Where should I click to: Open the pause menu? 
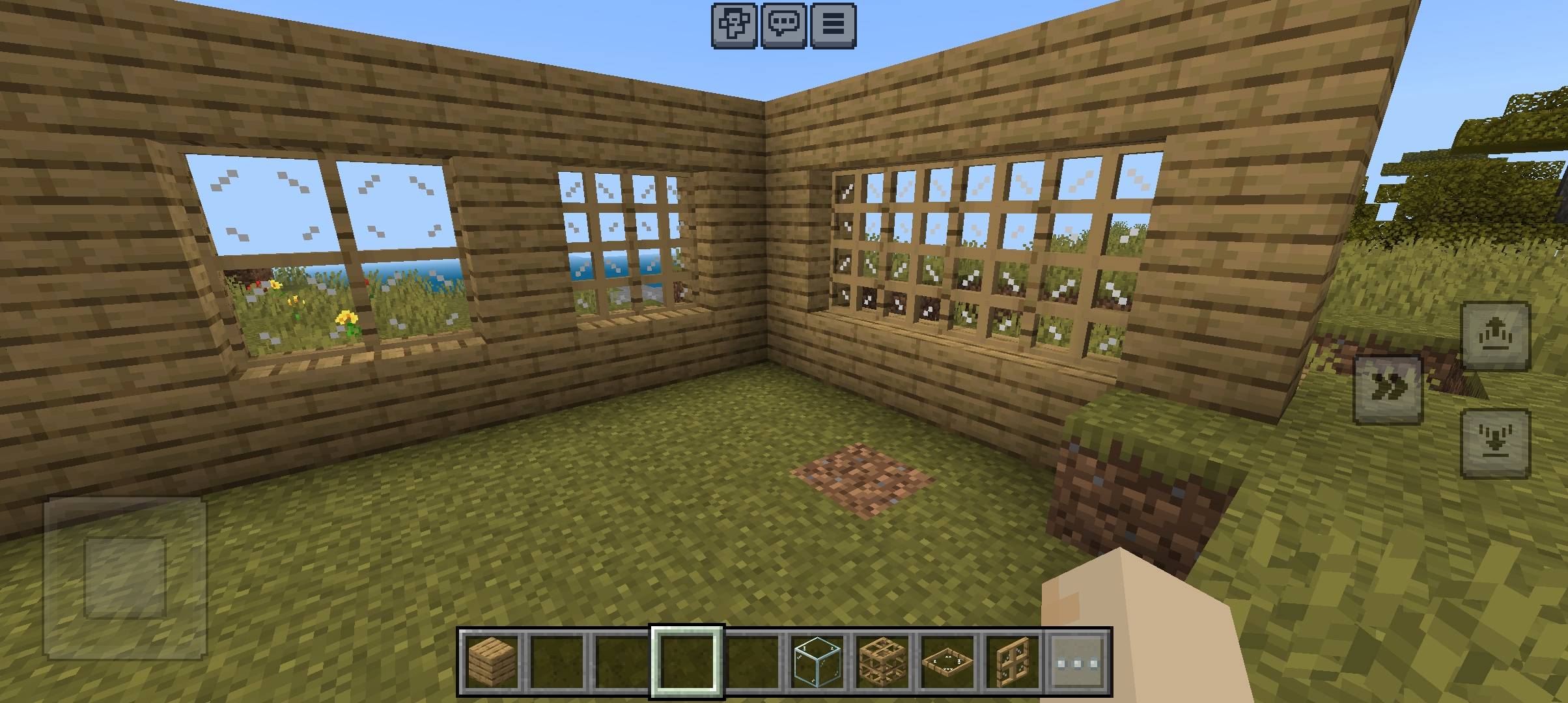[x=833, y=23]
